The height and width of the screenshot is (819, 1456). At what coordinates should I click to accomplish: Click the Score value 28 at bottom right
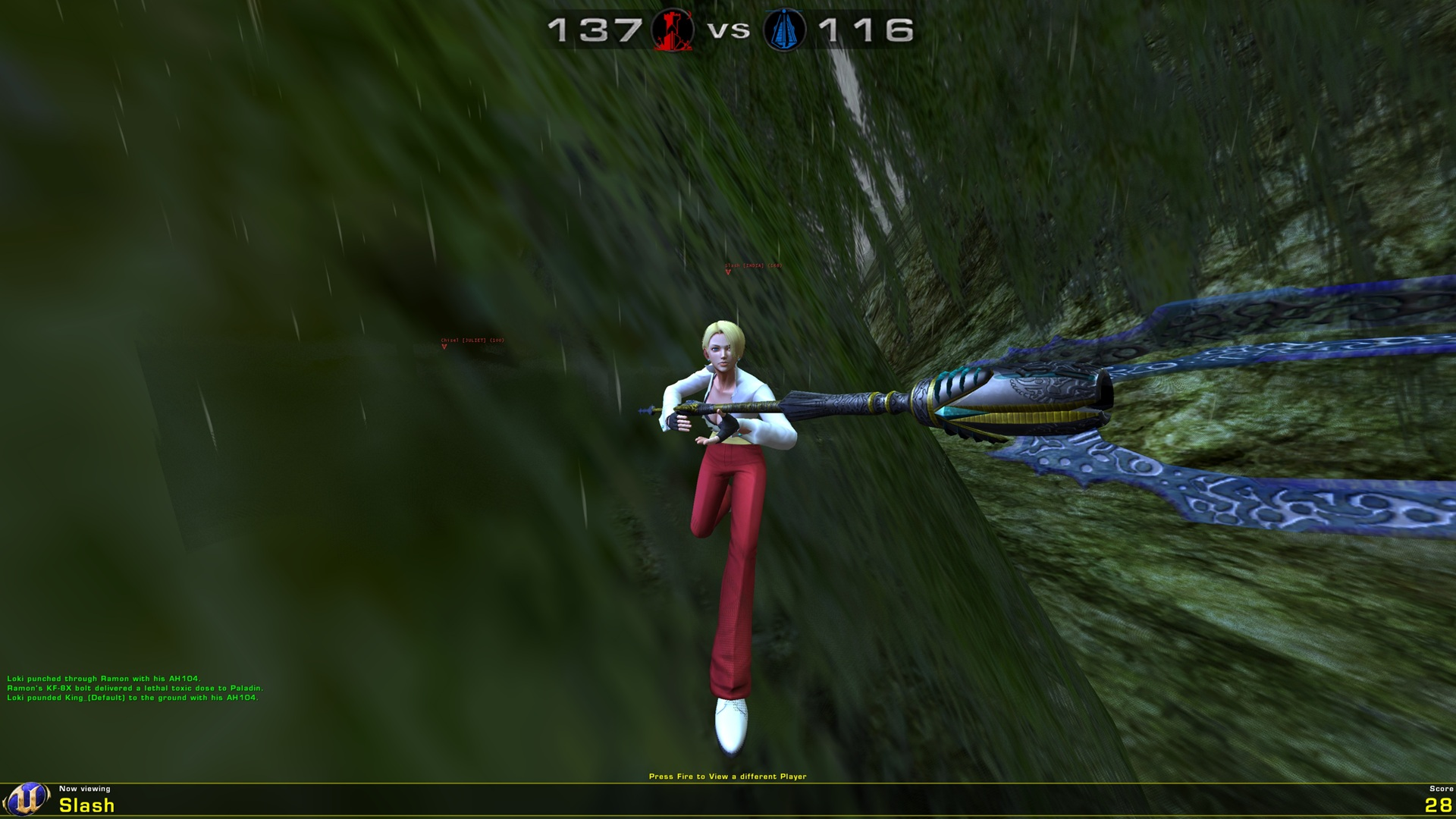(1438, 806)
